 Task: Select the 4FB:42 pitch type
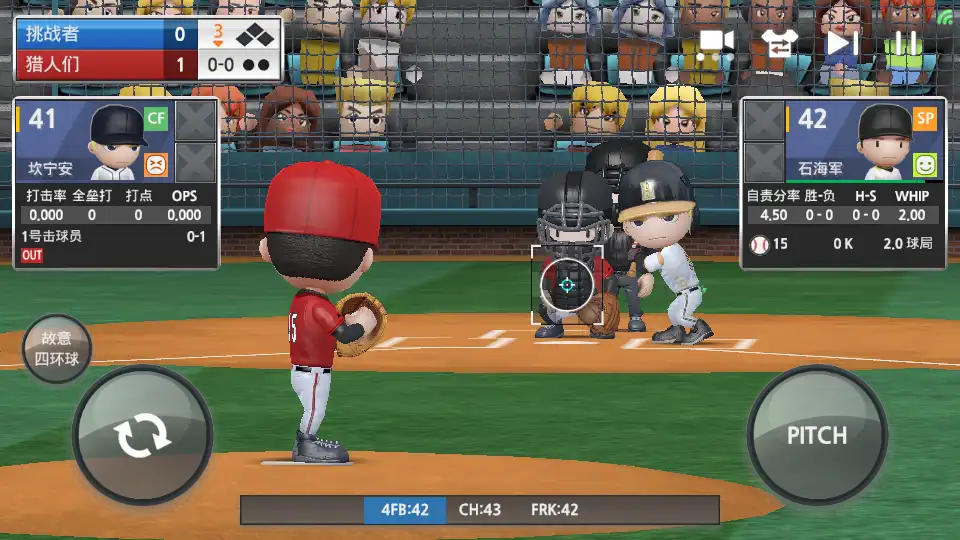[404, 510]
